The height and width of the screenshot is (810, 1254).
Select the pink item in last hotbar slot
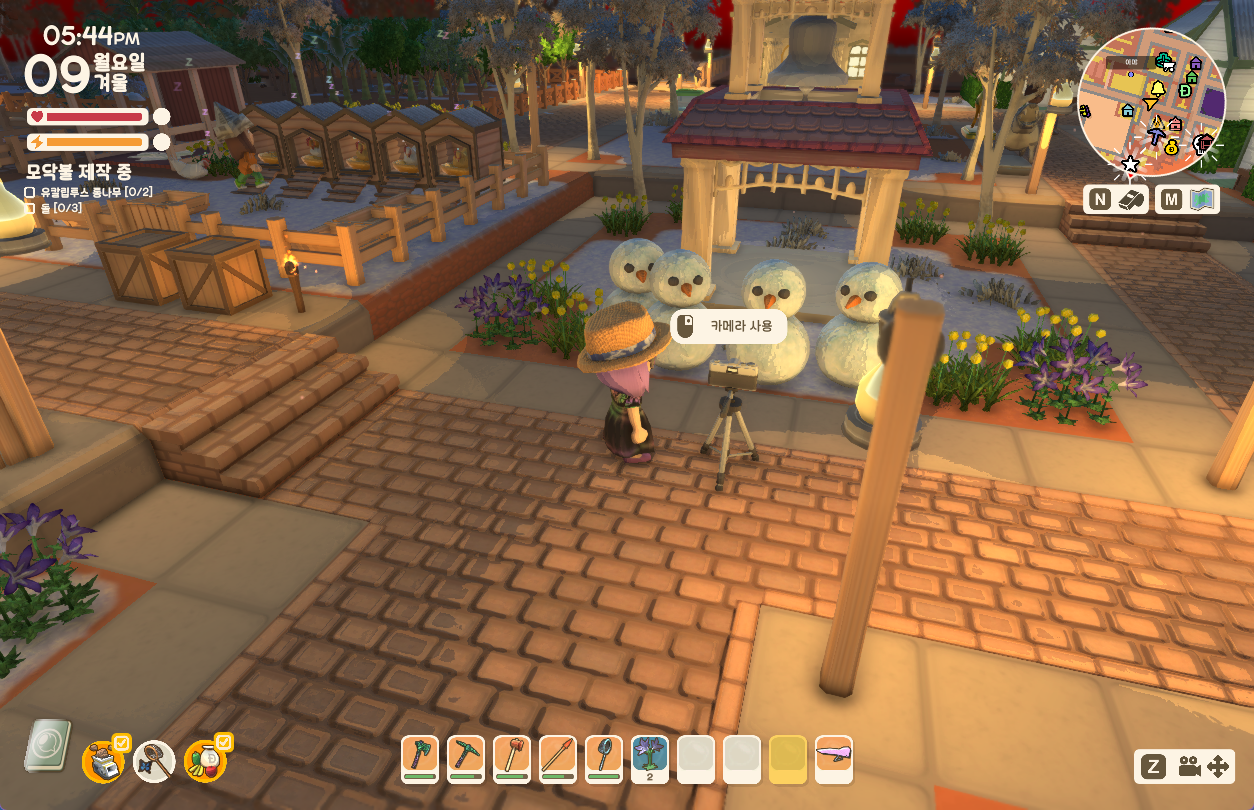point(833,759)
